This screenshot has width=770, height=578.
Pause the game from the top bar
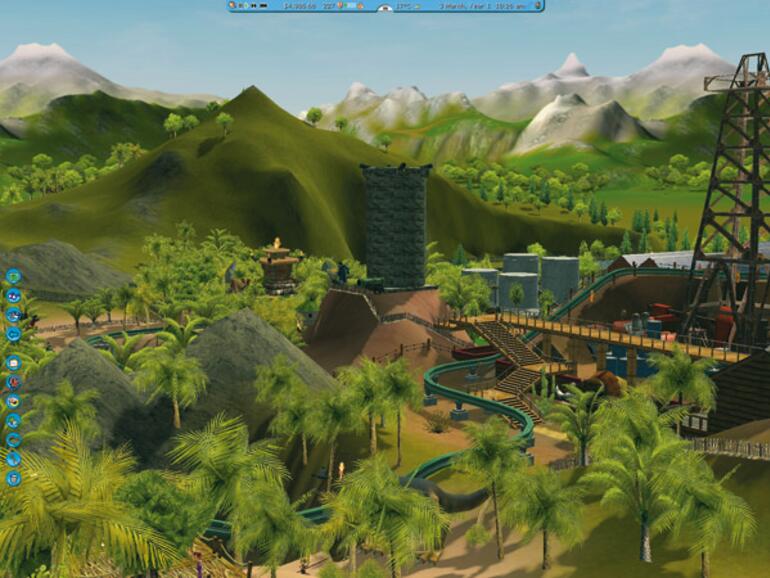click(242, 6)
